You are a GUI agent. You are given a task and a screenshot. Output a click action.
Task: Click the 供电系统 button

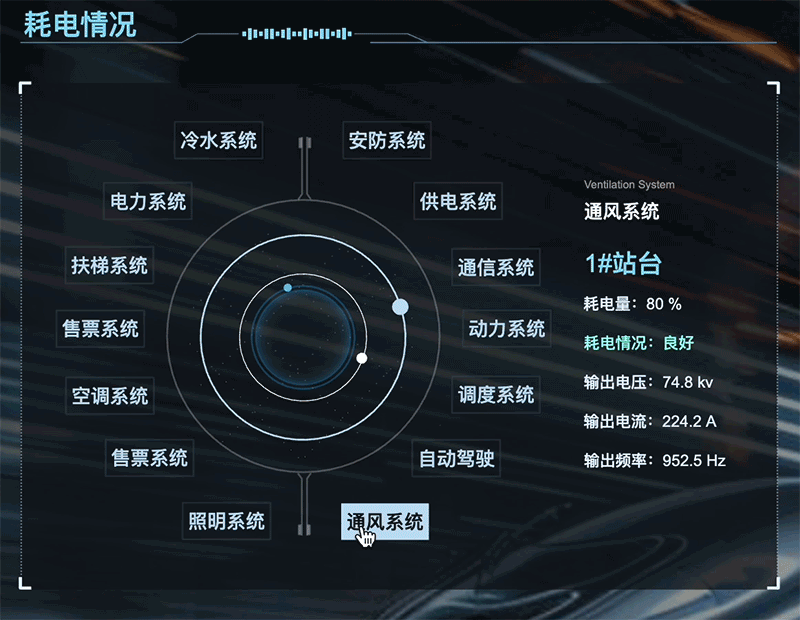(x=458, y=202)
